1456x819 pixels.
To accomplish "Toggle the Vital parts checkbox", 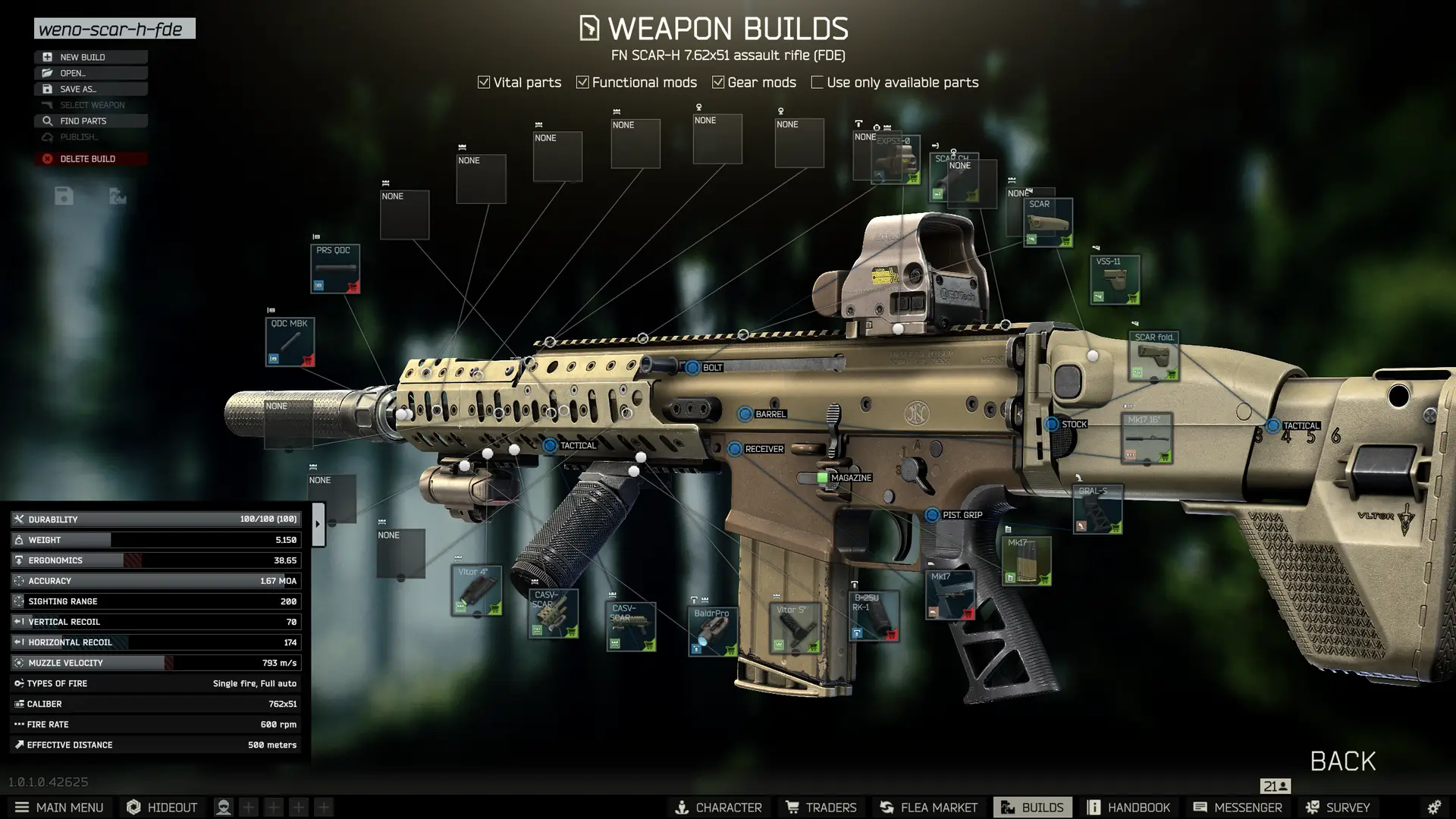I will pyautogui.click(x=484, y=82).
